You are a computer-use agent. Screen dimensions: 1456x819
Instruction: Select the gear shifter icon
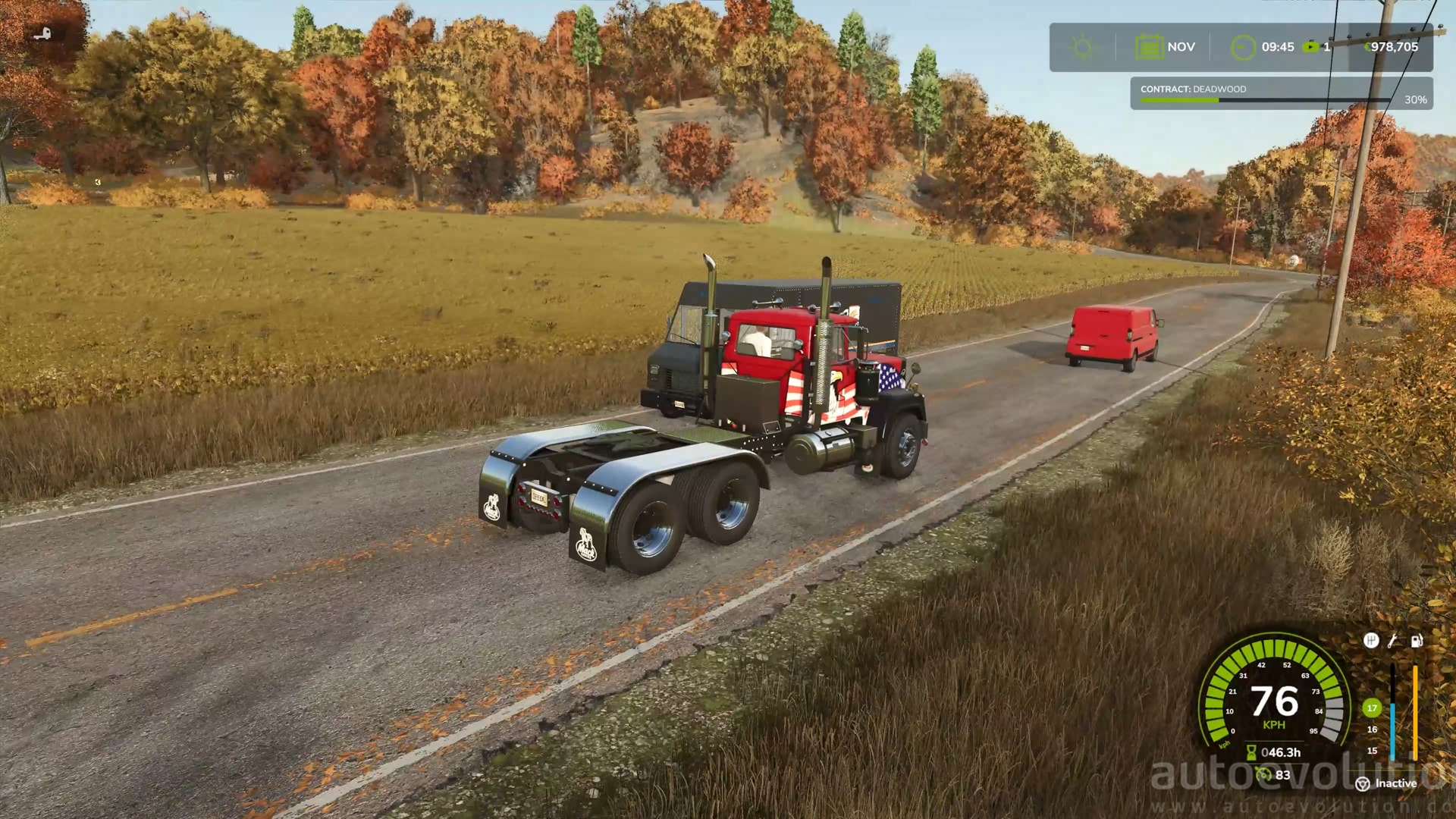coord(1371,641)
